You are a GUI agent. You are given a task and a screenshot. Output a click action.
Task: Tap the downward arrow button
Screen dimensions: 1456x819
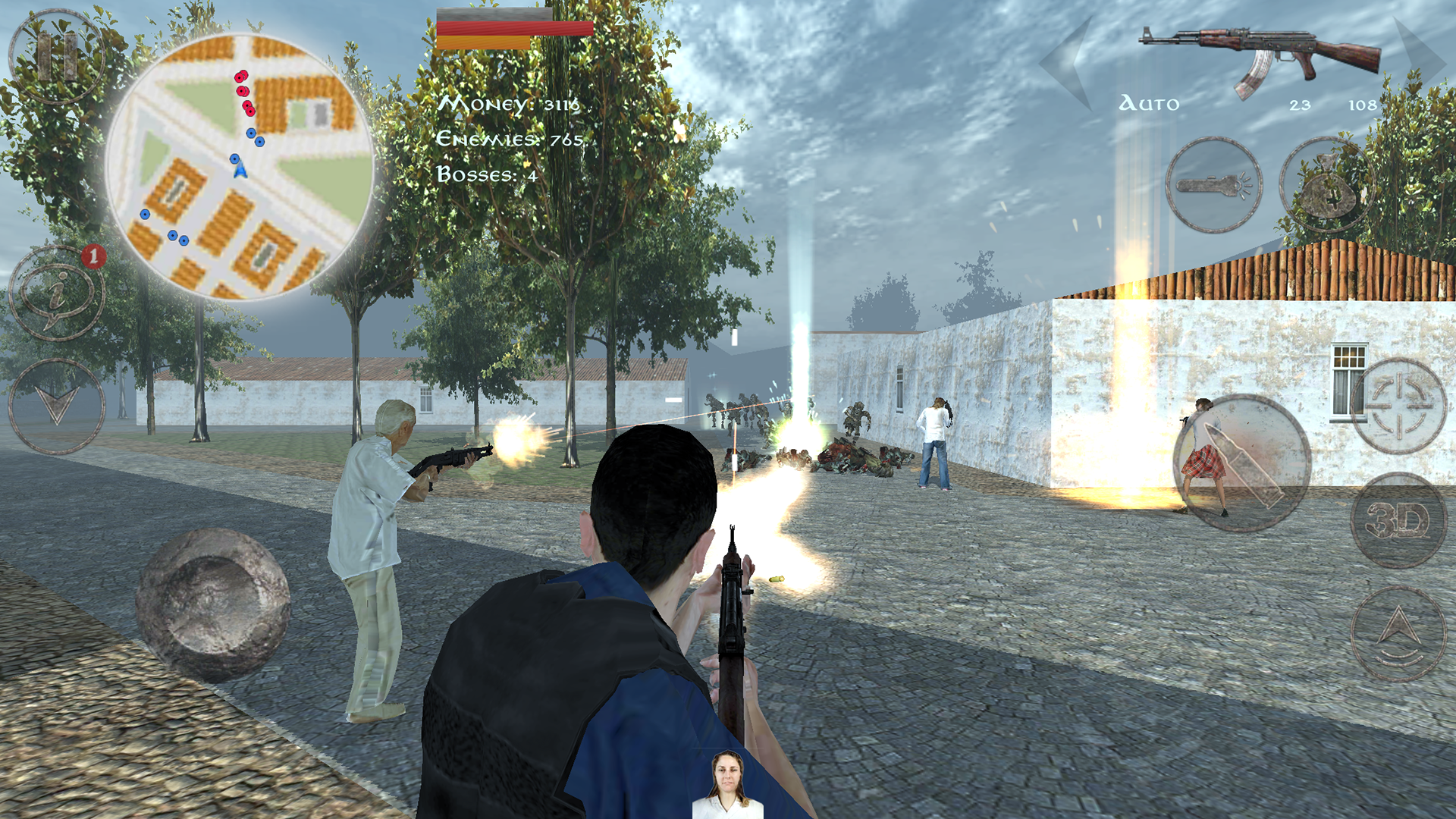[x=57, y=406]
